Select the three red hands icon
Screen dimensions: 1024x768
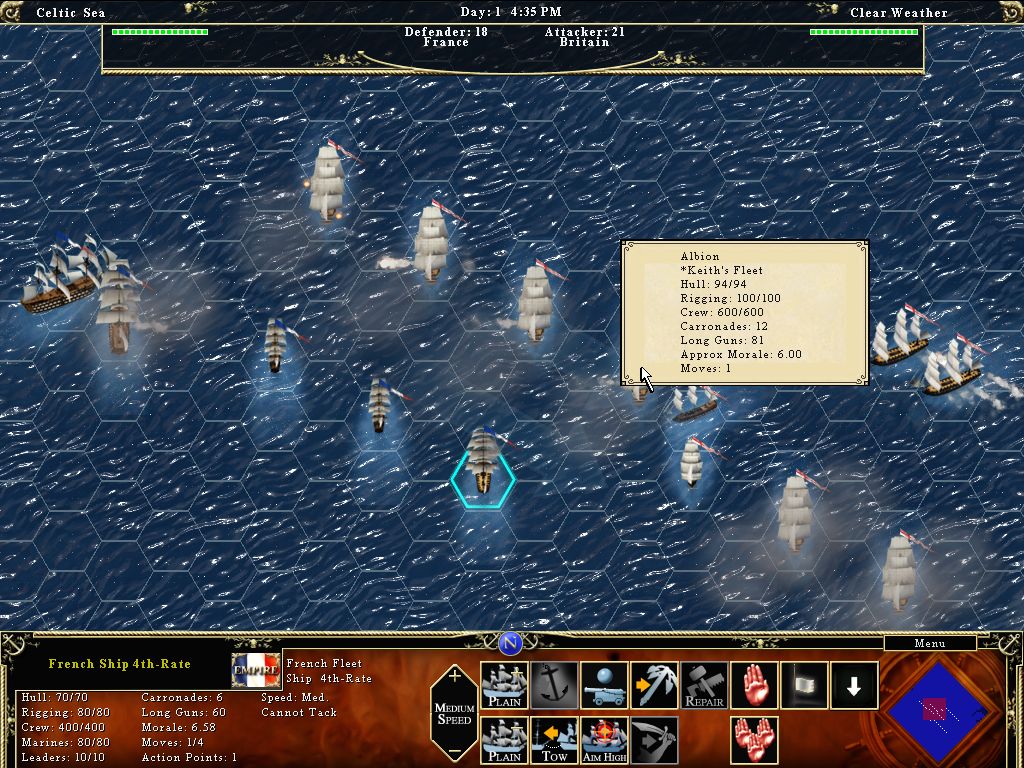[755, 741]
